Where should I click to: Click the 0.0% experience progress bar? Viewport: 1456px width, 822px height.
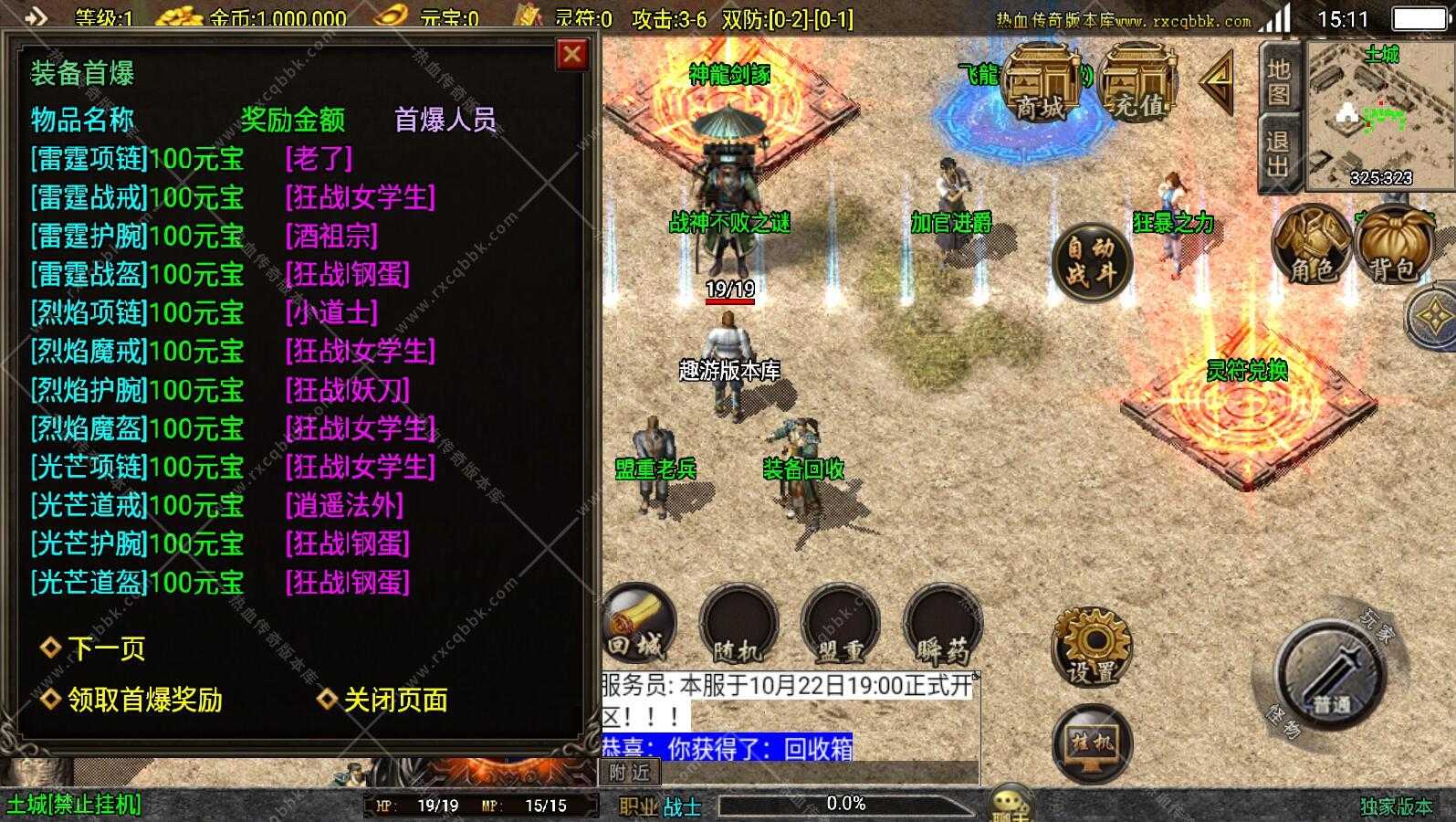pyautogui.click(x=844, y=804)
